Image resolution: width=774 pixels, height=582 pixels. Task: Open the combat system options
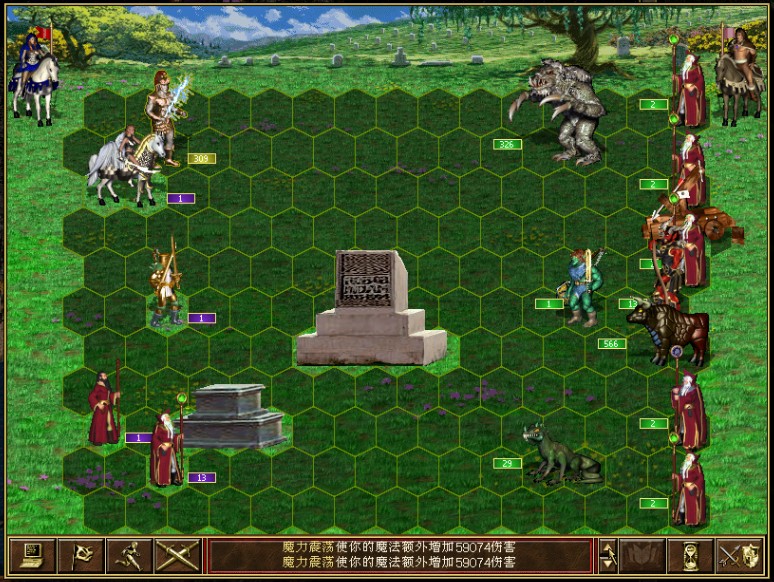click(x=31, y=555)
